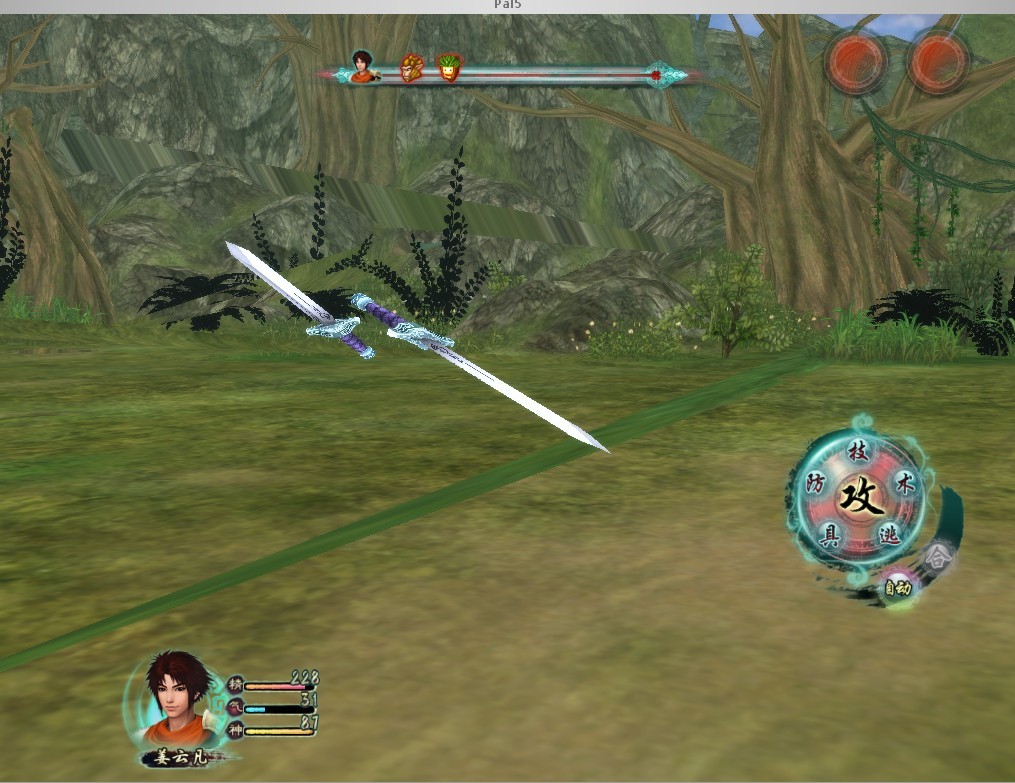This screenshot has width=1015, height=783.
Task: Choose the 防 defend command
Action: [815, 485]
